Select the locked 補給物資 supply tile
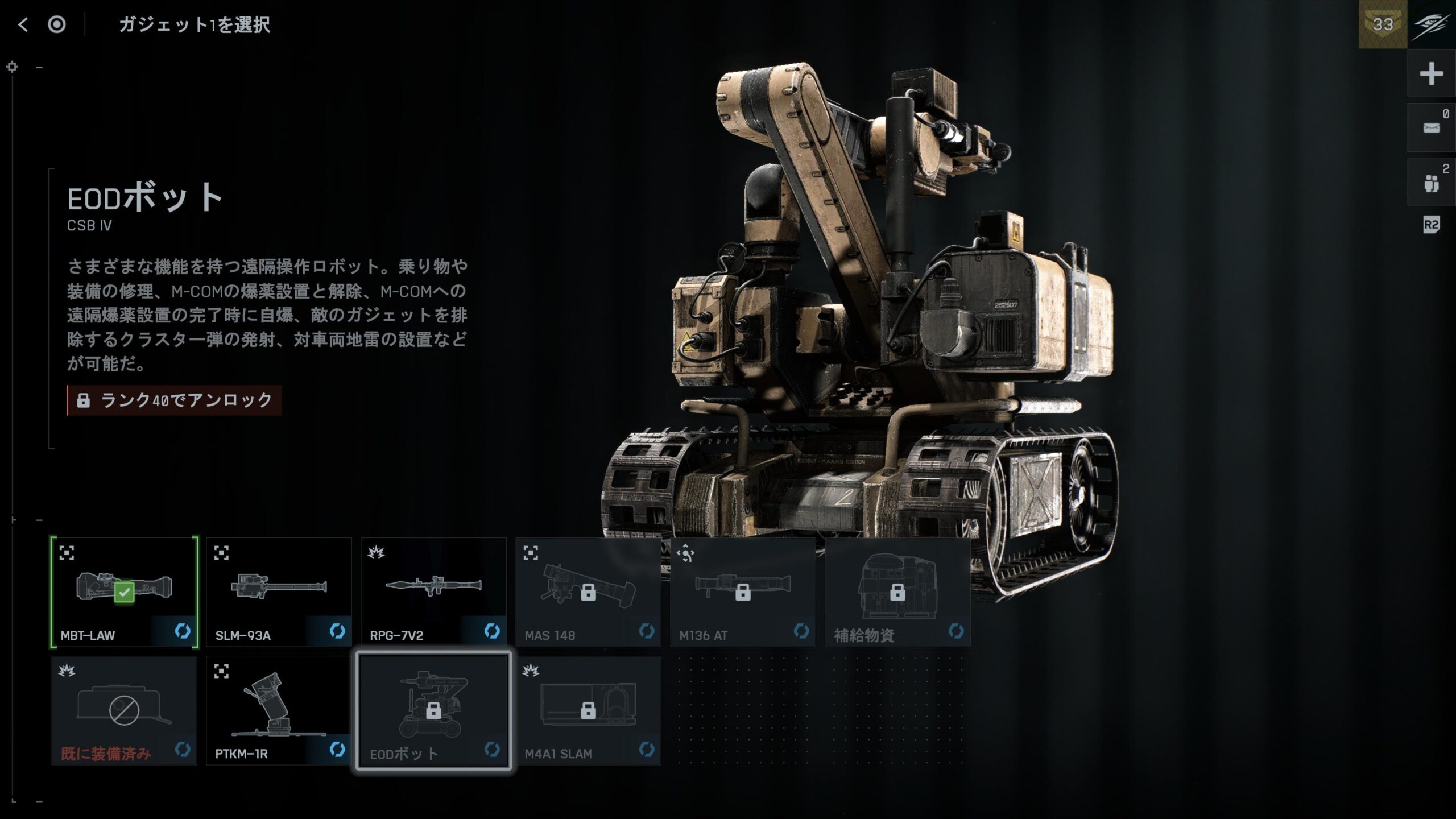This screenshot has width=1456, height=819. point(897,591)
